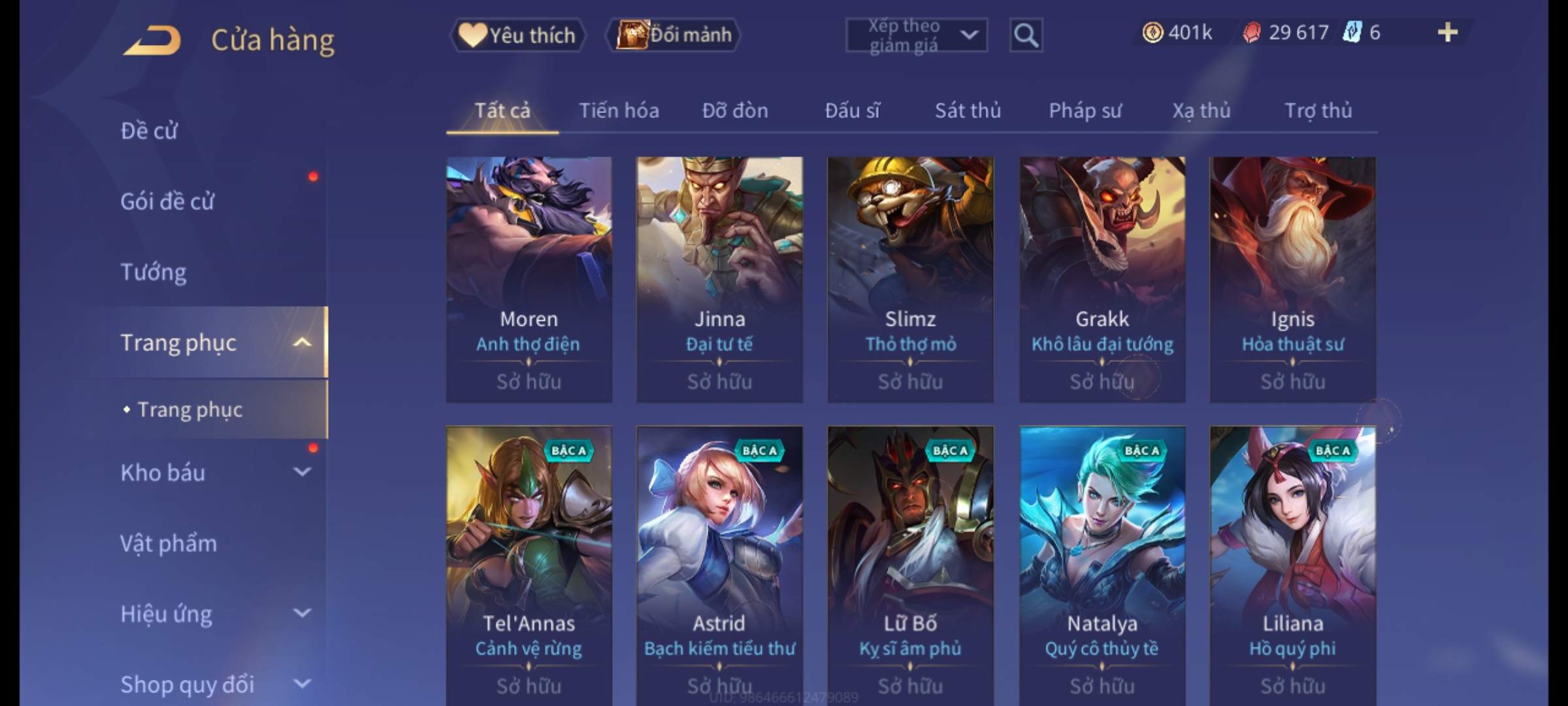
Task: Click the magnifying glass search icon
Action: click(1026, 35)
